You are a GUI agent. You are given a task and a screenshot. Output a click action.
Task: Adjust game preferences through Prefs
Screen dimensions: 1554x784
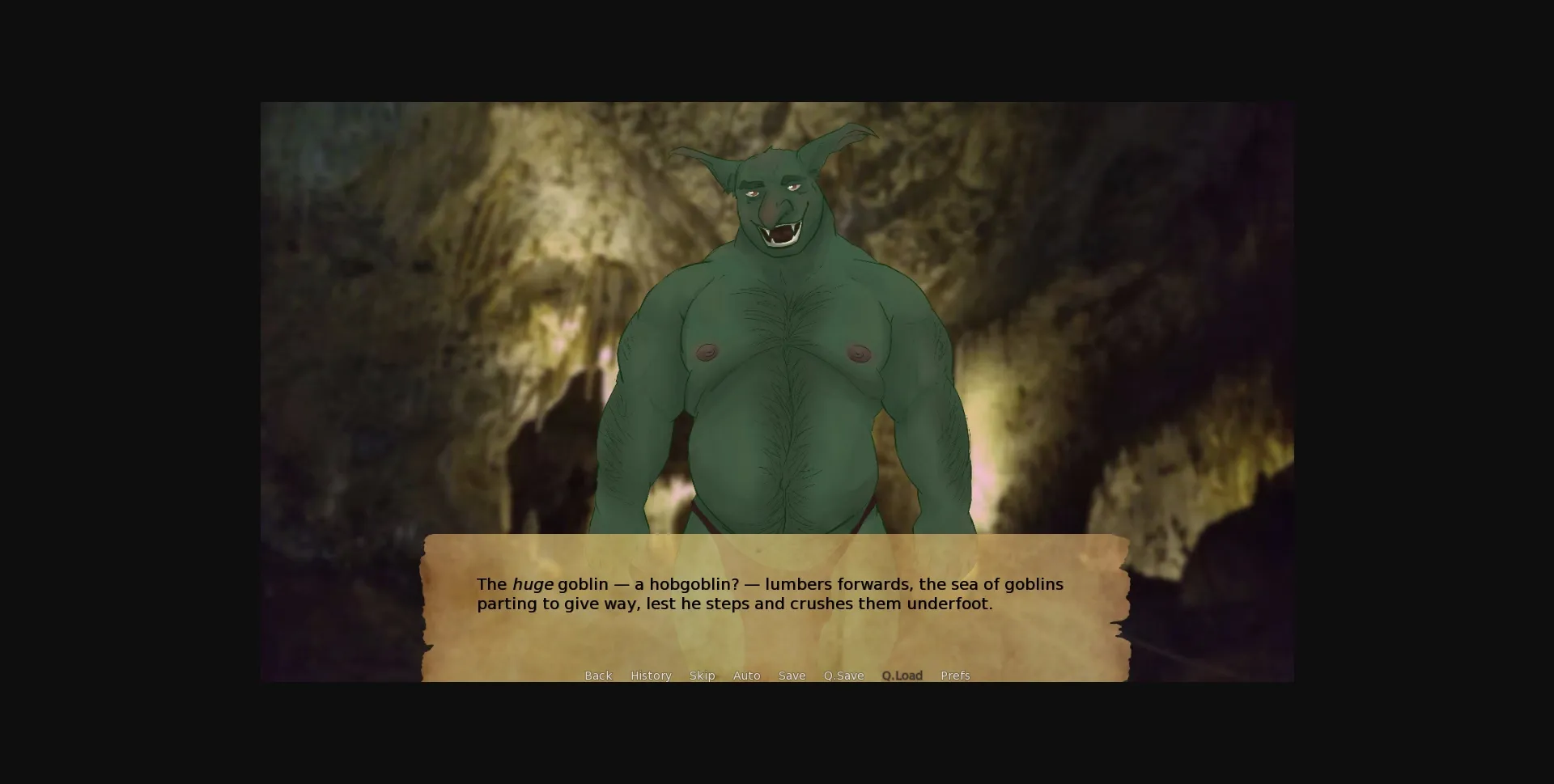(x=955, y=675)
